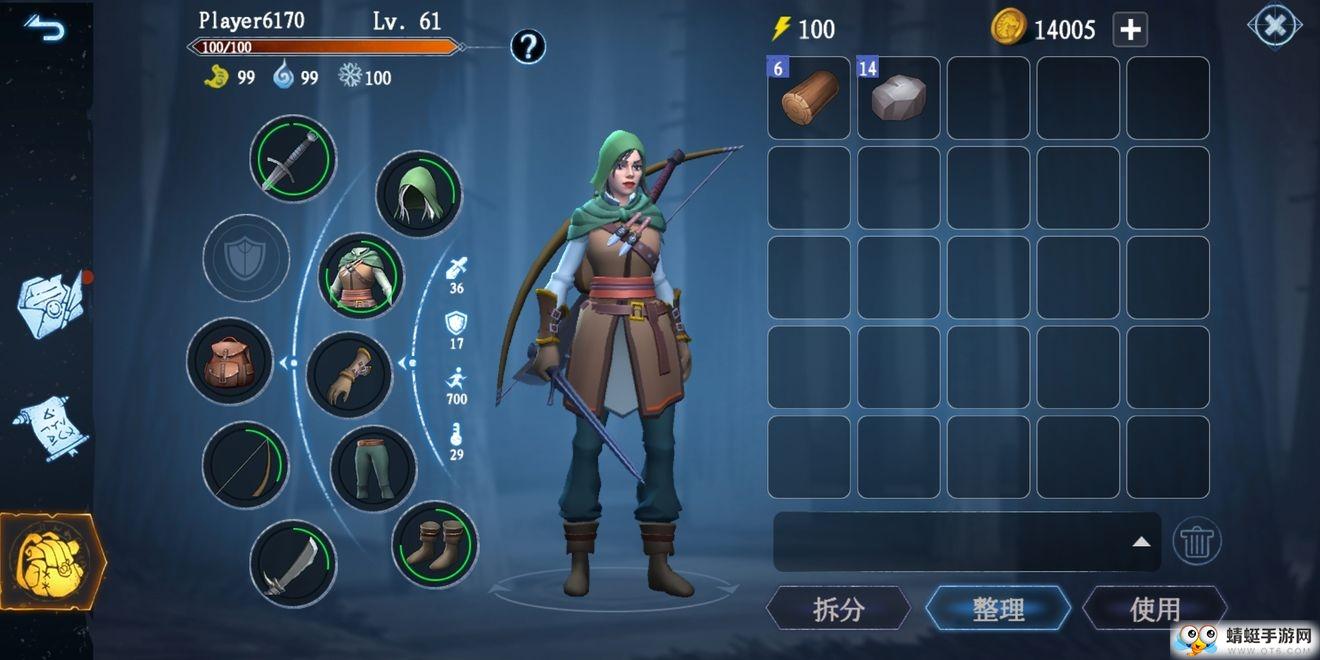Switch to the blueprint map tab
This screenshot has width=1320, height=660.
[50, 304]
